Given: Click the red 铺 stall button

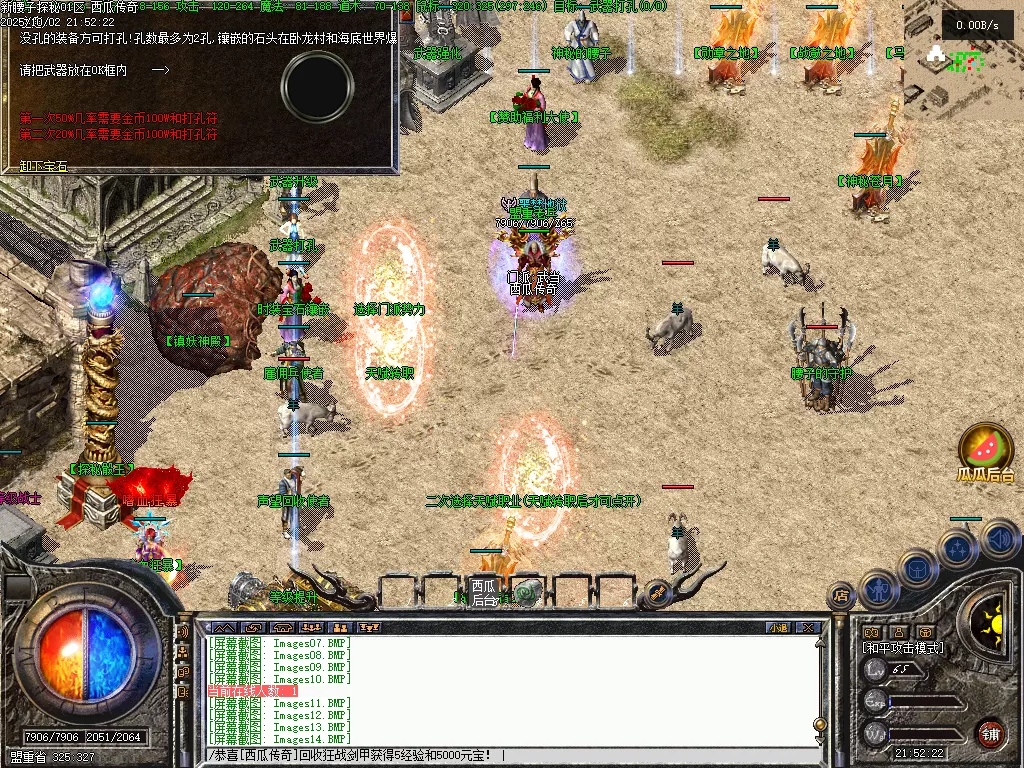Looking at the screenshot, I should pos(990,733).
